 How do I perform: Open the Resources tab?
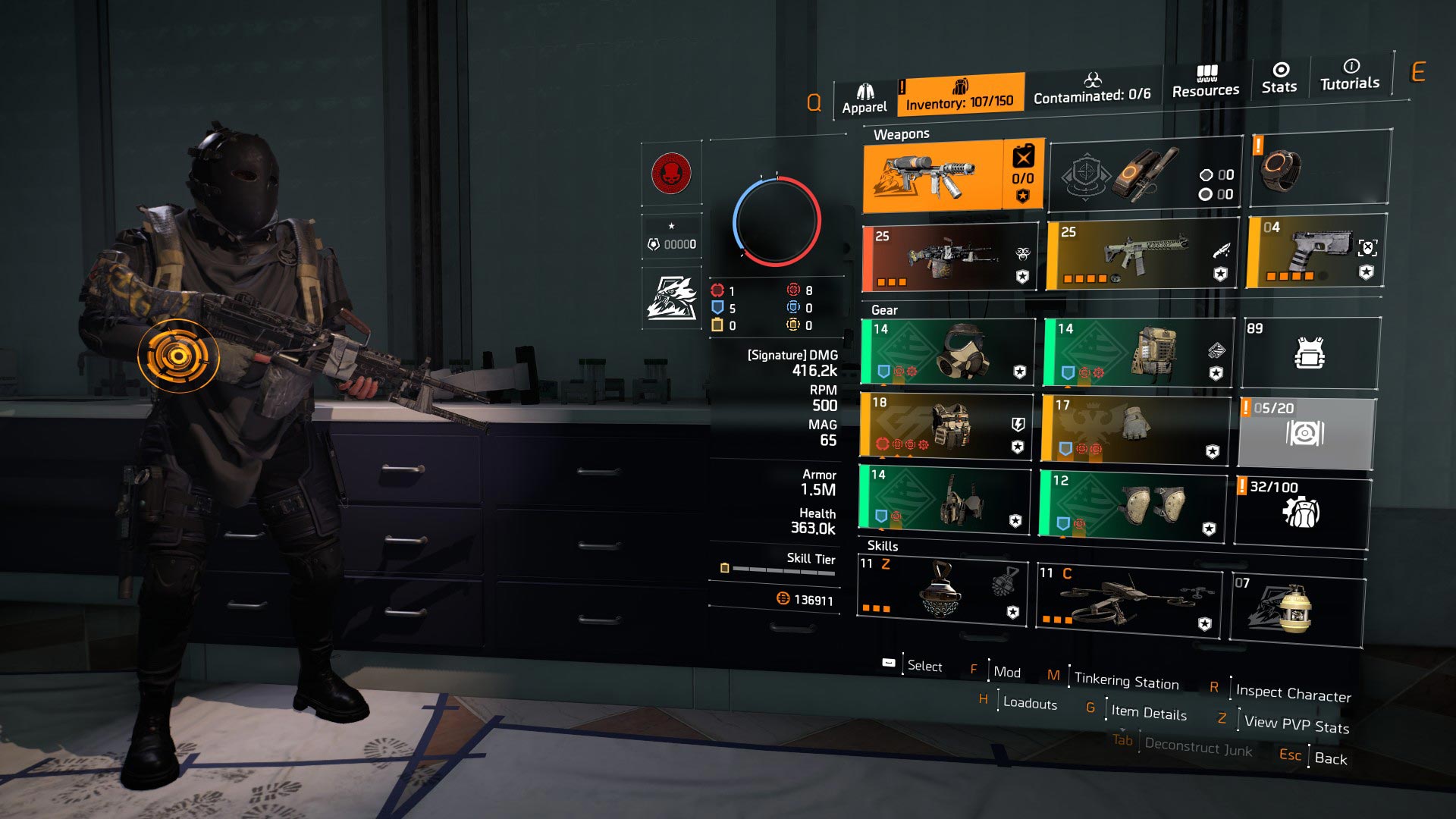point(1206,83)
